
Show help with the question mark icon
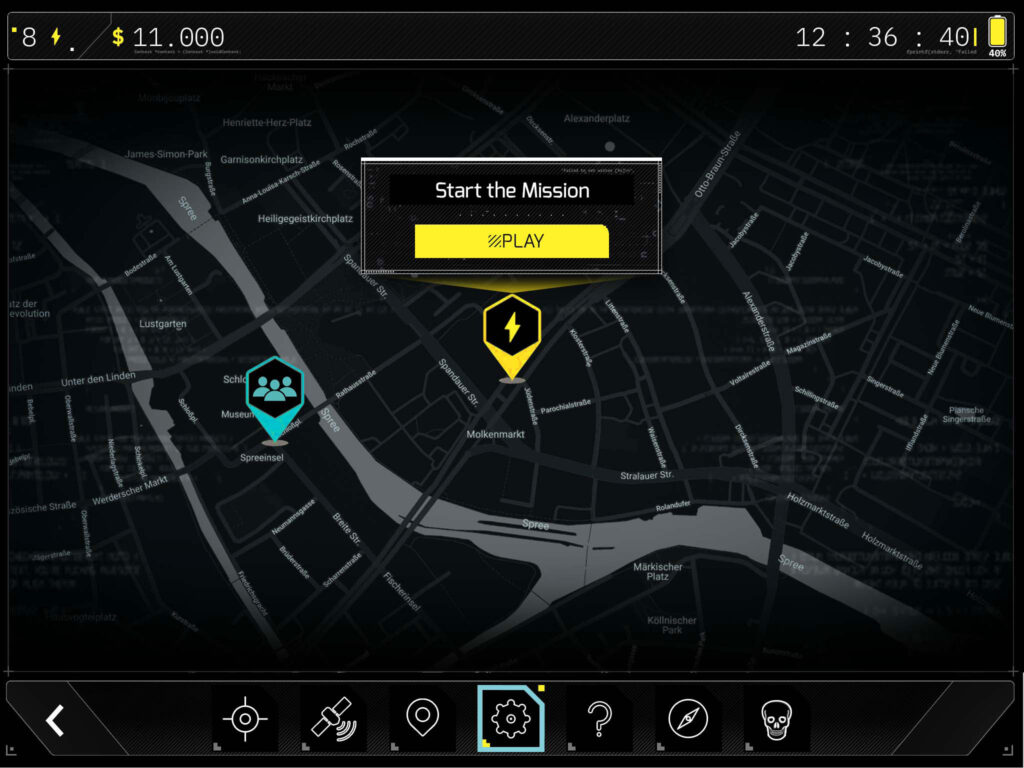(599, 720)
